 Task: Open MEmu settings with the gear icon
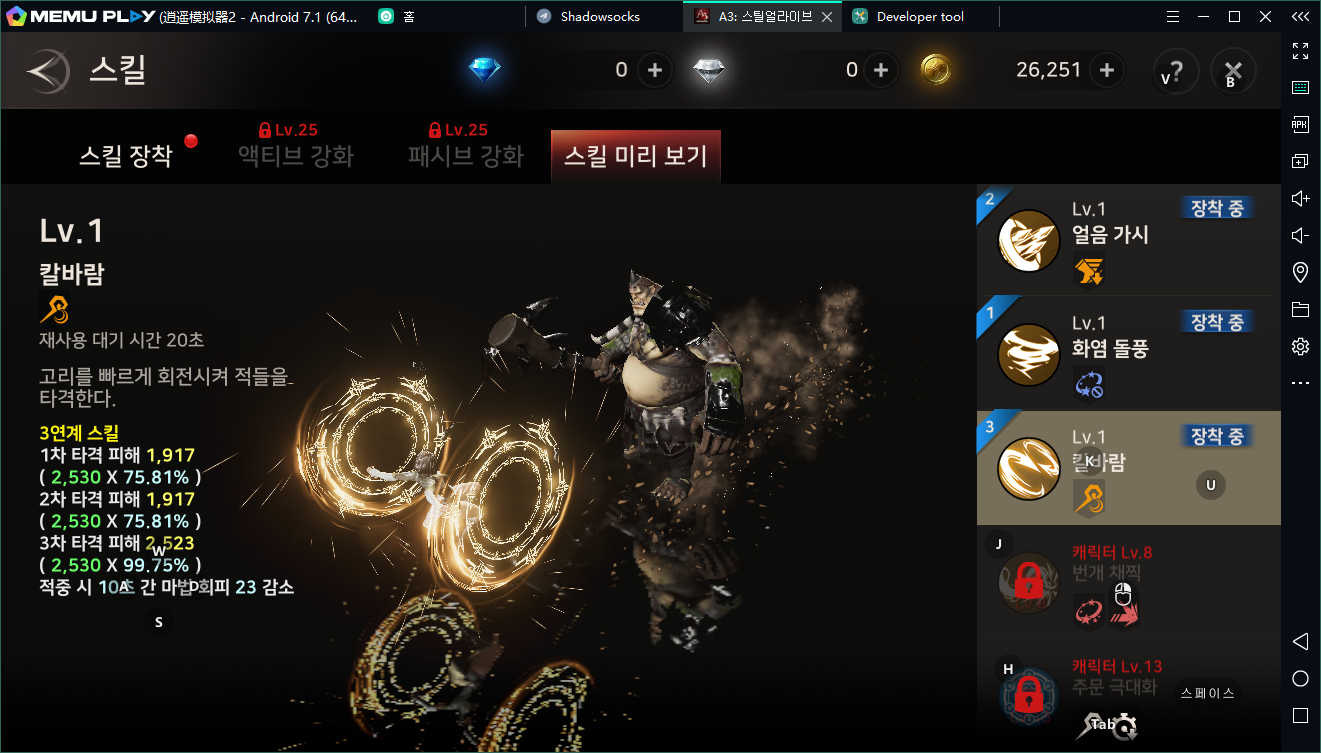click(x=1299, y=345)
